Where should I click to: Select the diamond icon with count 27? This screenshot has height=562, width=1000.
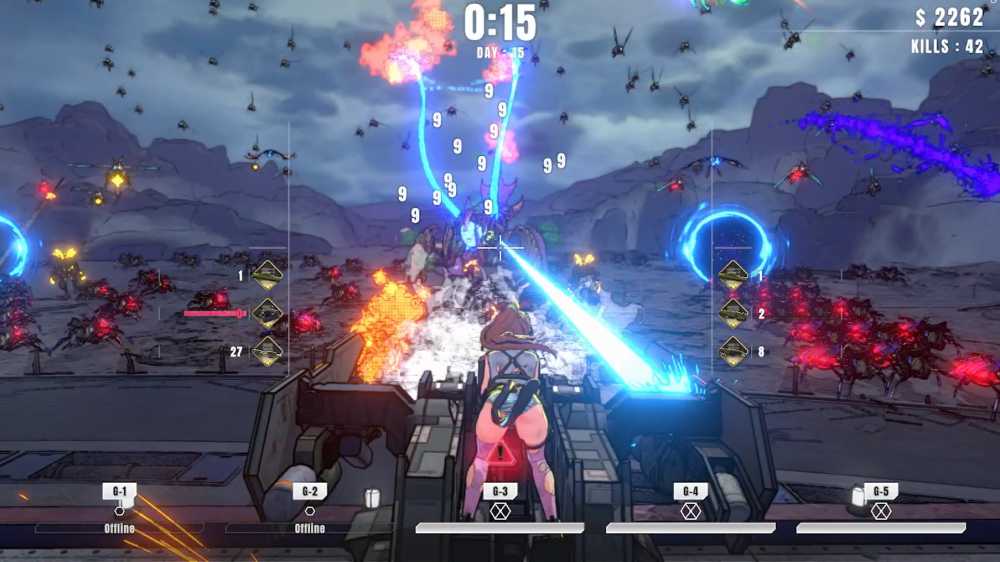tap(267, 351)
